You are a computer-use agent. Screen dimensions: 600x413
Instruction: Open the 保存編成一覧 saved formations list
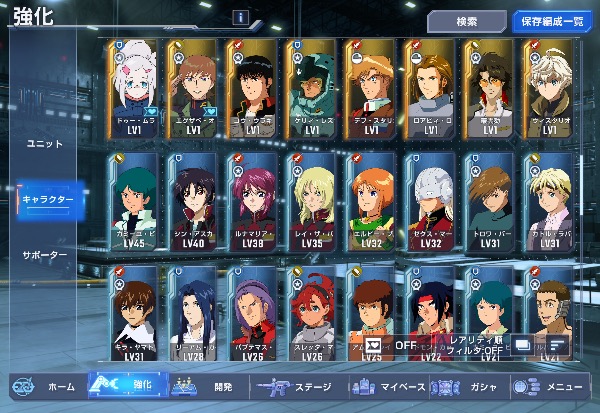[x=553, y=21]
